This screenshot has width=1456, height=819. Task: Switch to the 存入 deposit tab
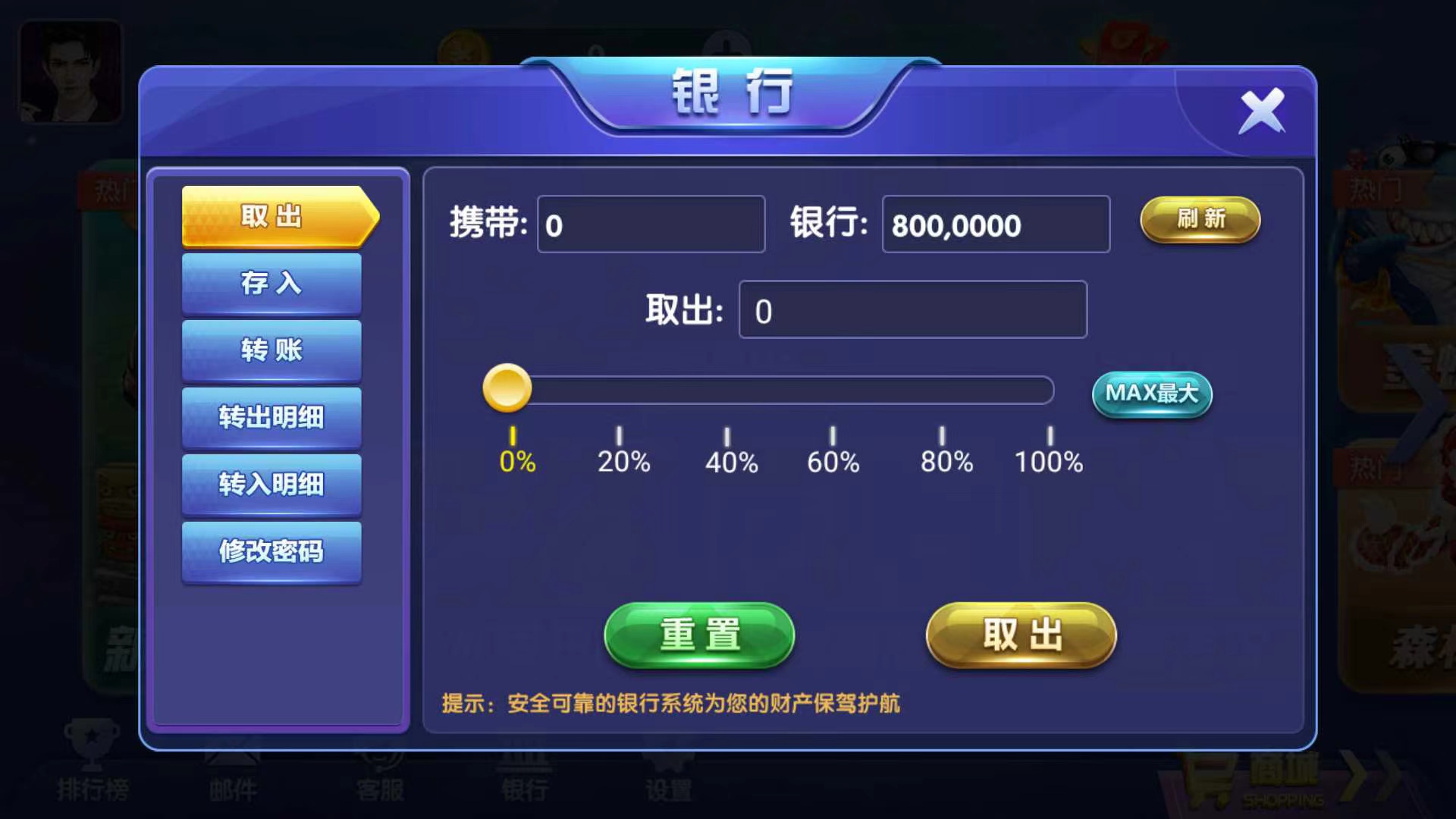271,283
